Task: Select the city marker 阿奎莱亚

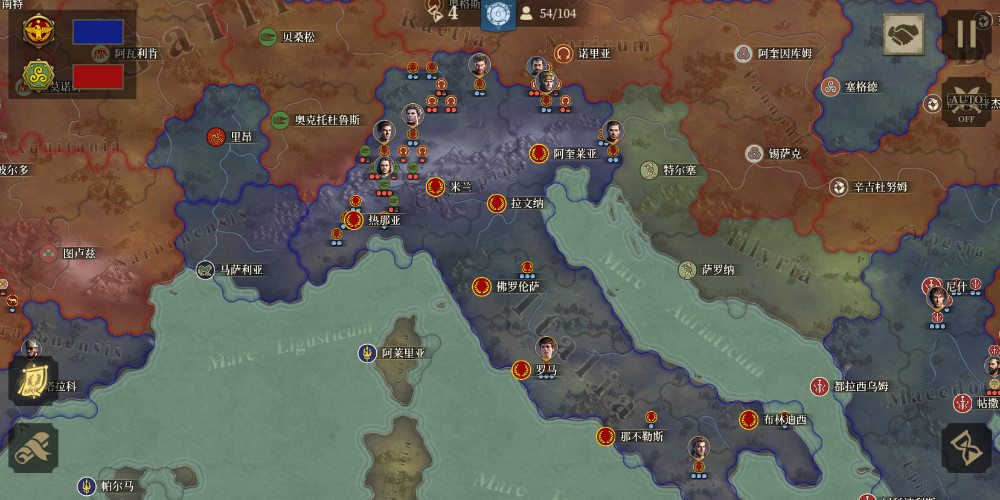Action: pyautogui.click(x=539, y=153)
